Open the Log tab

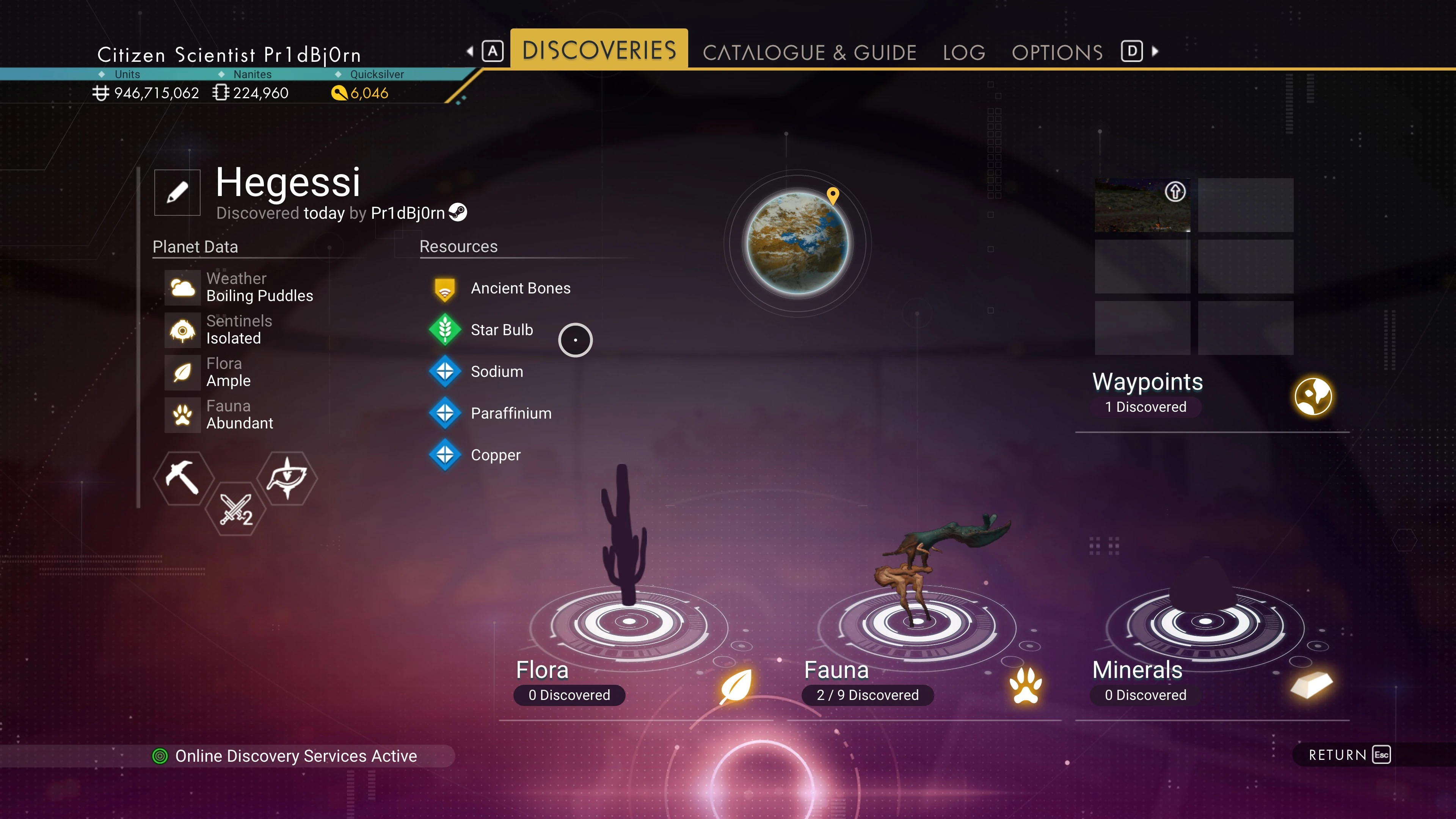964,53
